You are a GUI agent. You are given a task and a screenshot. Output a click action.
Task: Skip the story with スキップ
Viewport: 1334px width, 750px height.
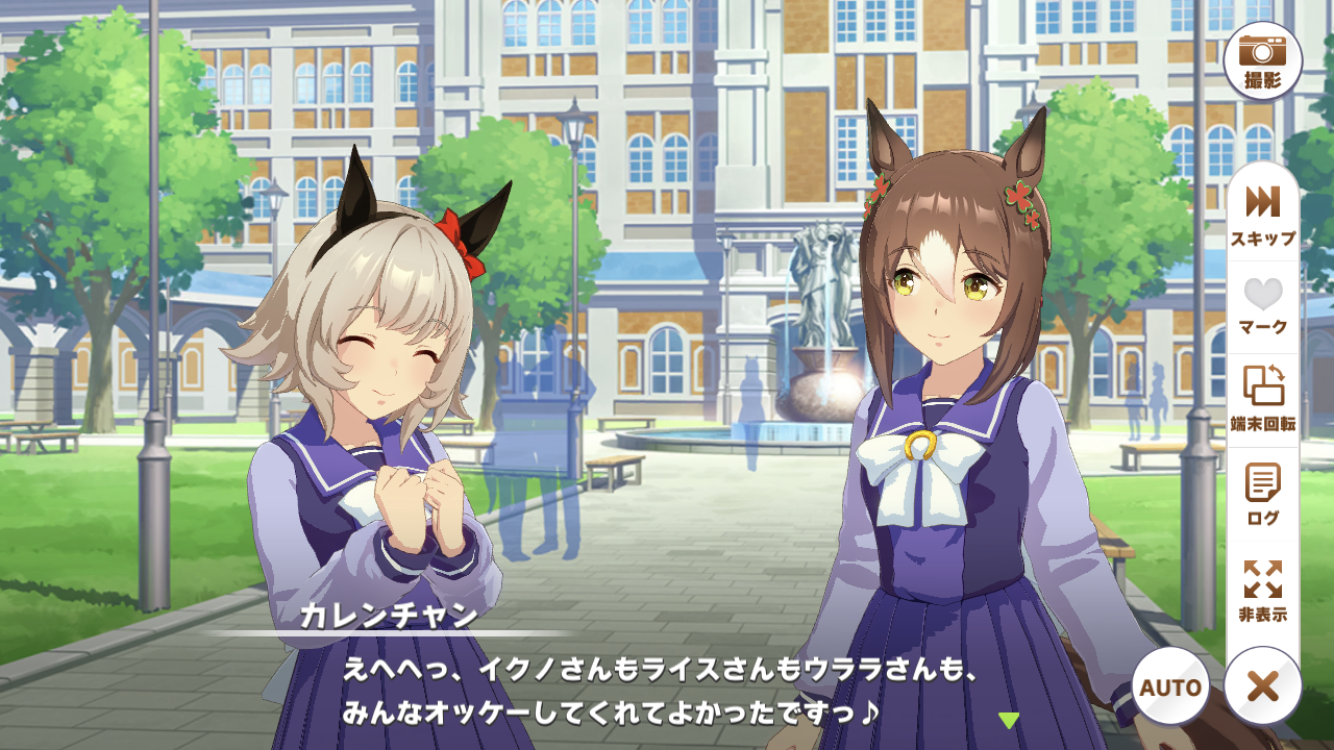point(1263,213)
